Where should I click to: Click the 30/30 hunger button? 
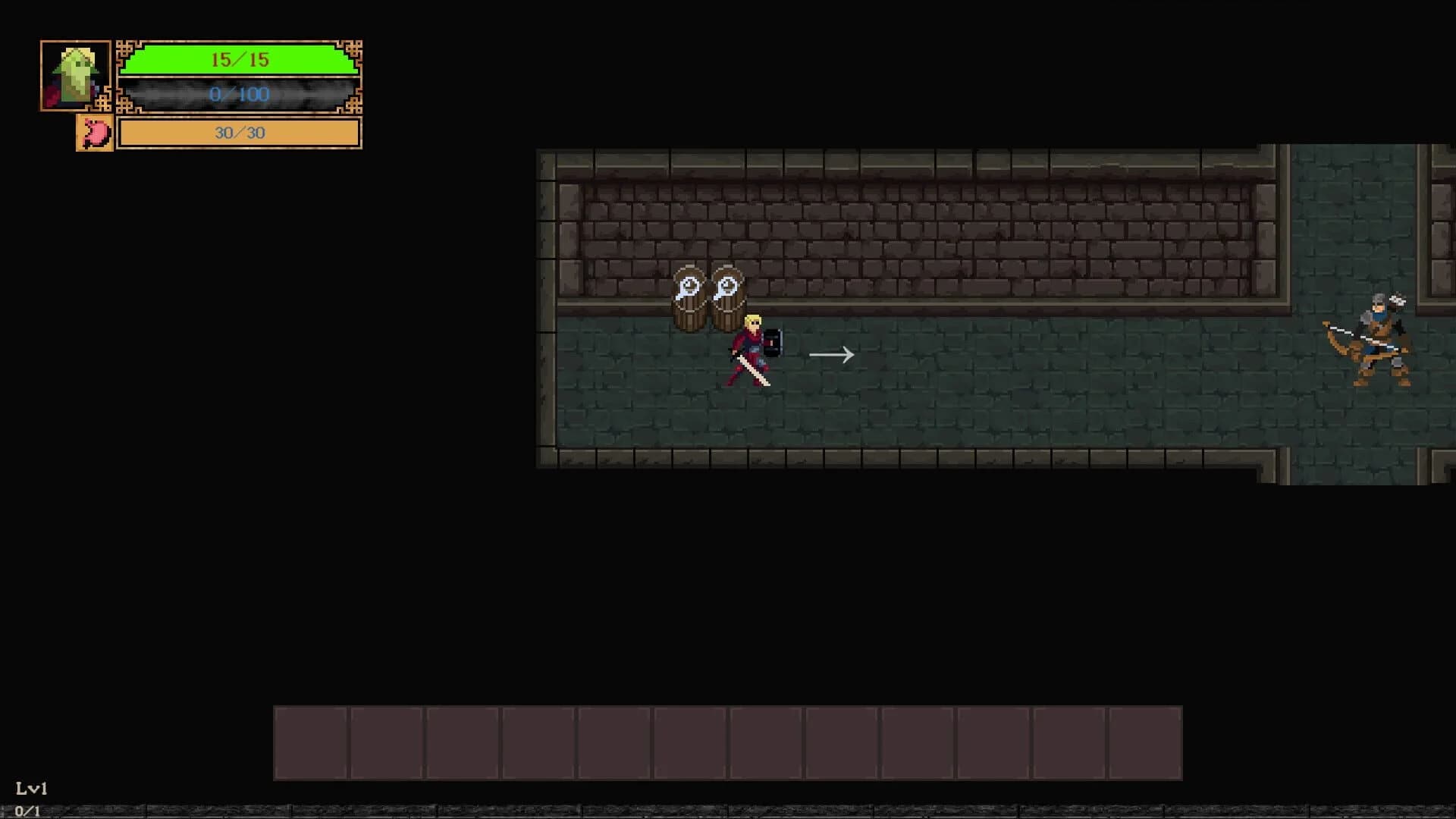238,133
